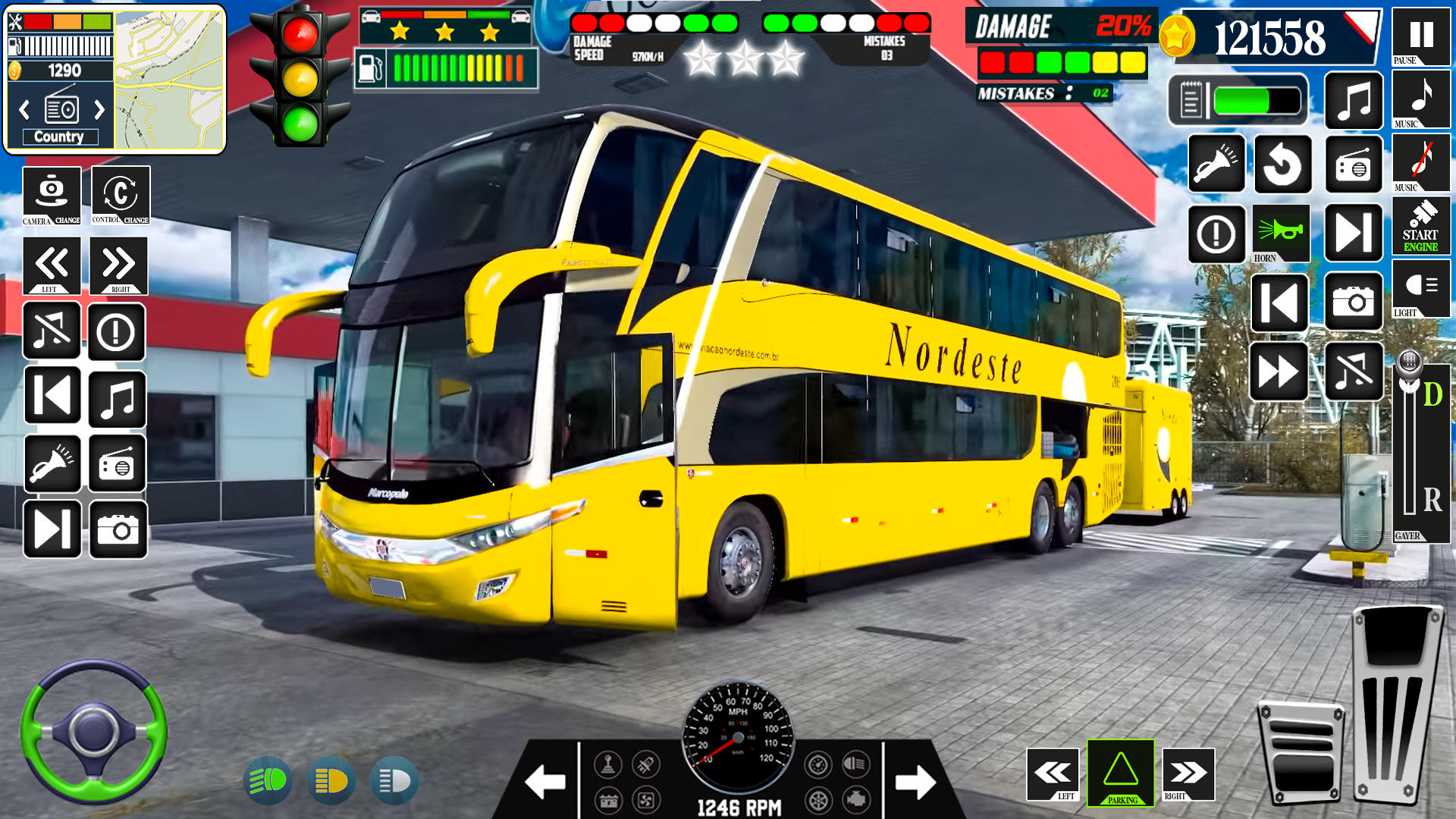The height and width of the screenshot is (819, 1456).
Task: Select the Control Change icon
Action: coord(118,196)
